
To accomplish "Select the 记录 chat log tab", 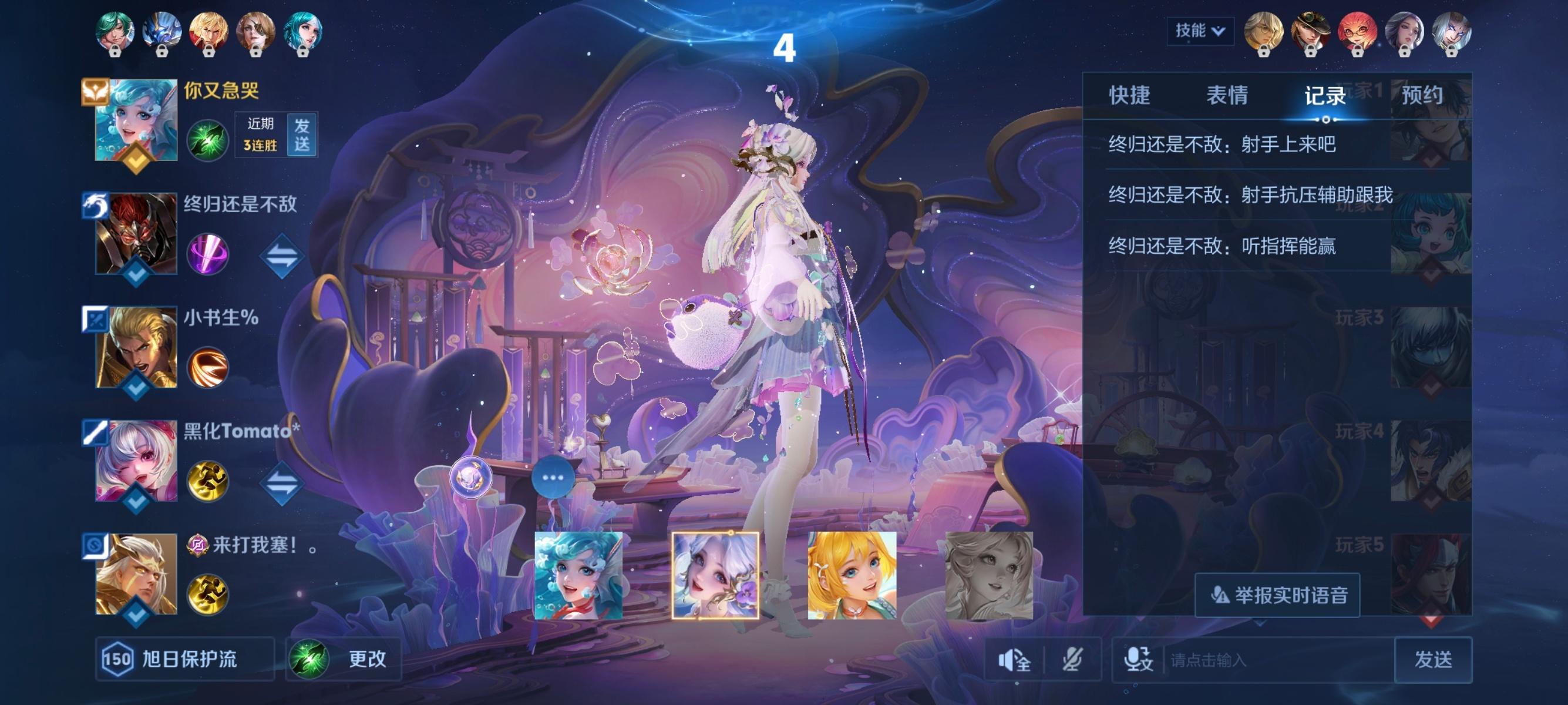I will click(1324, 96).
